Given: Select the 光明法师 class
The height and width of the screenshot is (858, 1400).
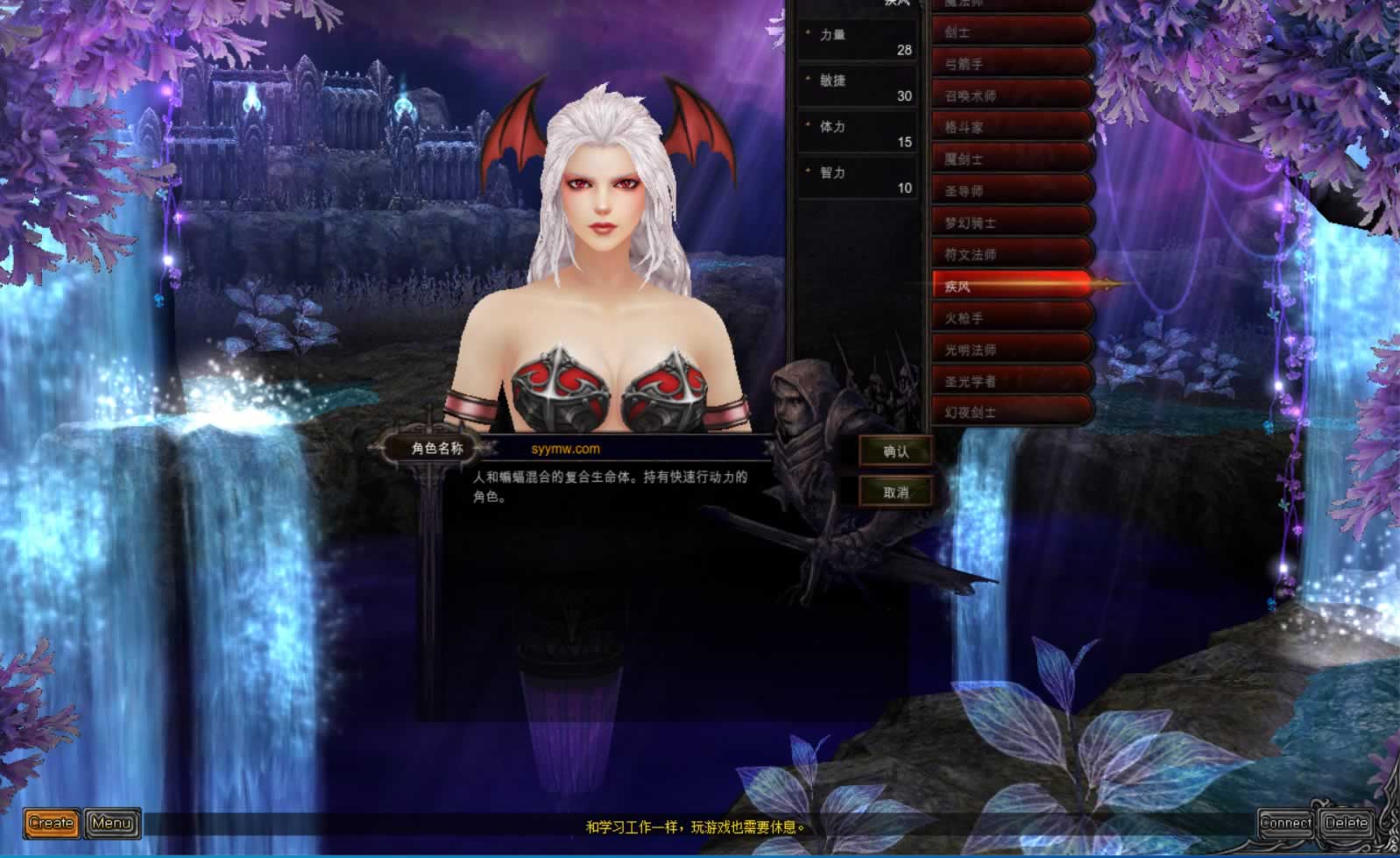Looking at the screenshot, I should (1012, 350).
